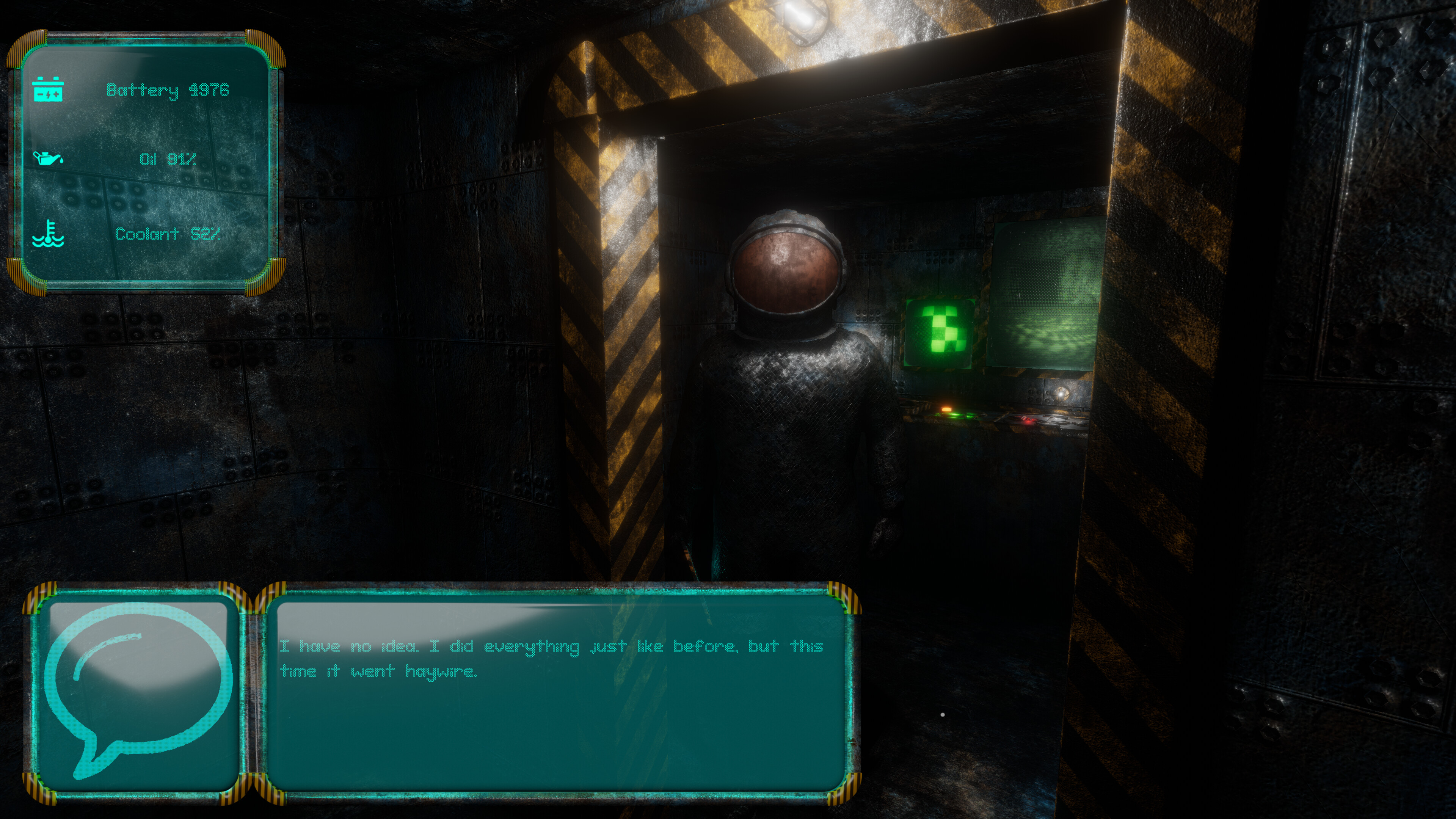Click the battery status icon
The height and width of the screenshot is (819, 1456).
click(x=49, y=89)
